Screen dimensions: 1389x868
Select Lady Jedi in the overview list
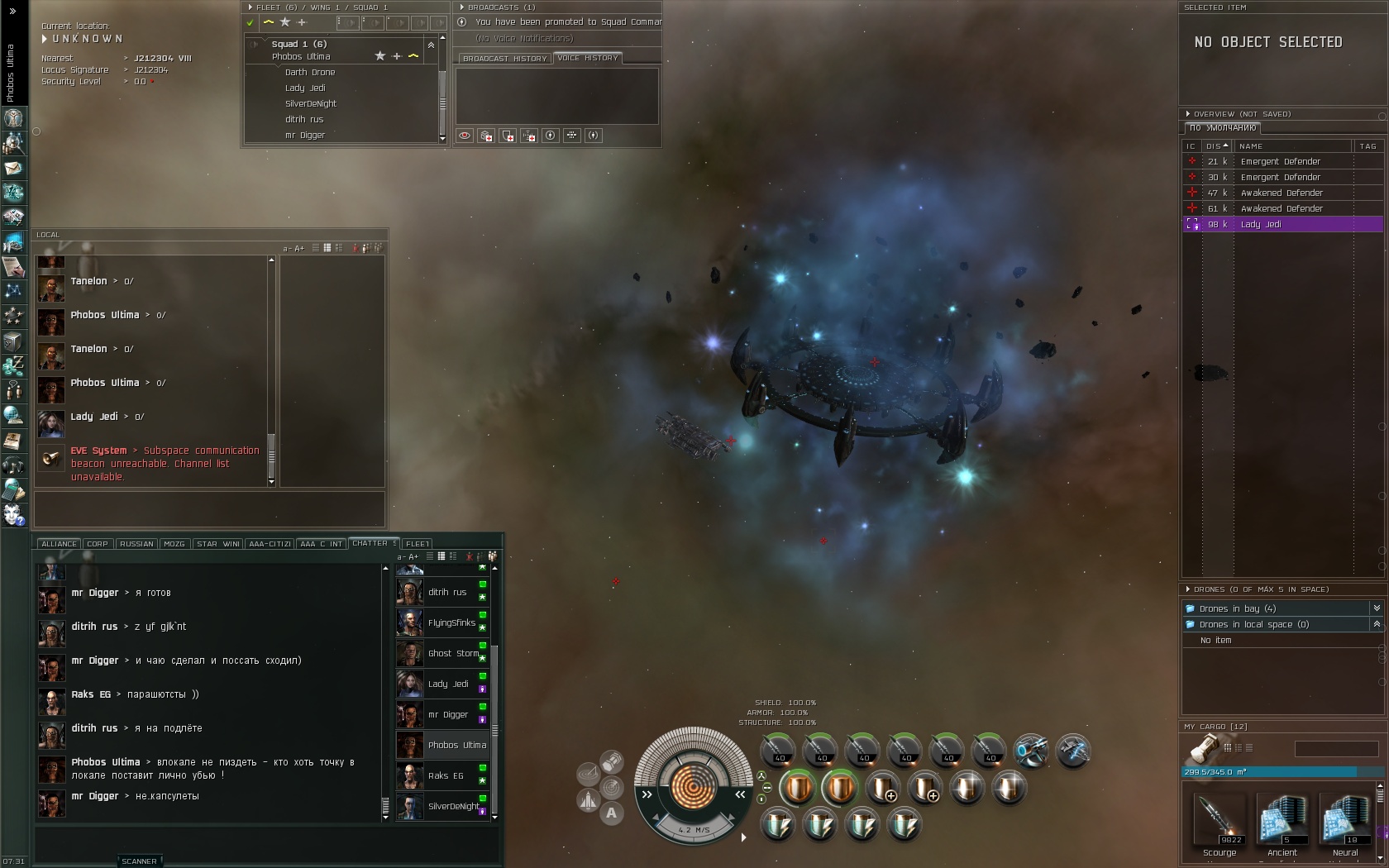1282,224
